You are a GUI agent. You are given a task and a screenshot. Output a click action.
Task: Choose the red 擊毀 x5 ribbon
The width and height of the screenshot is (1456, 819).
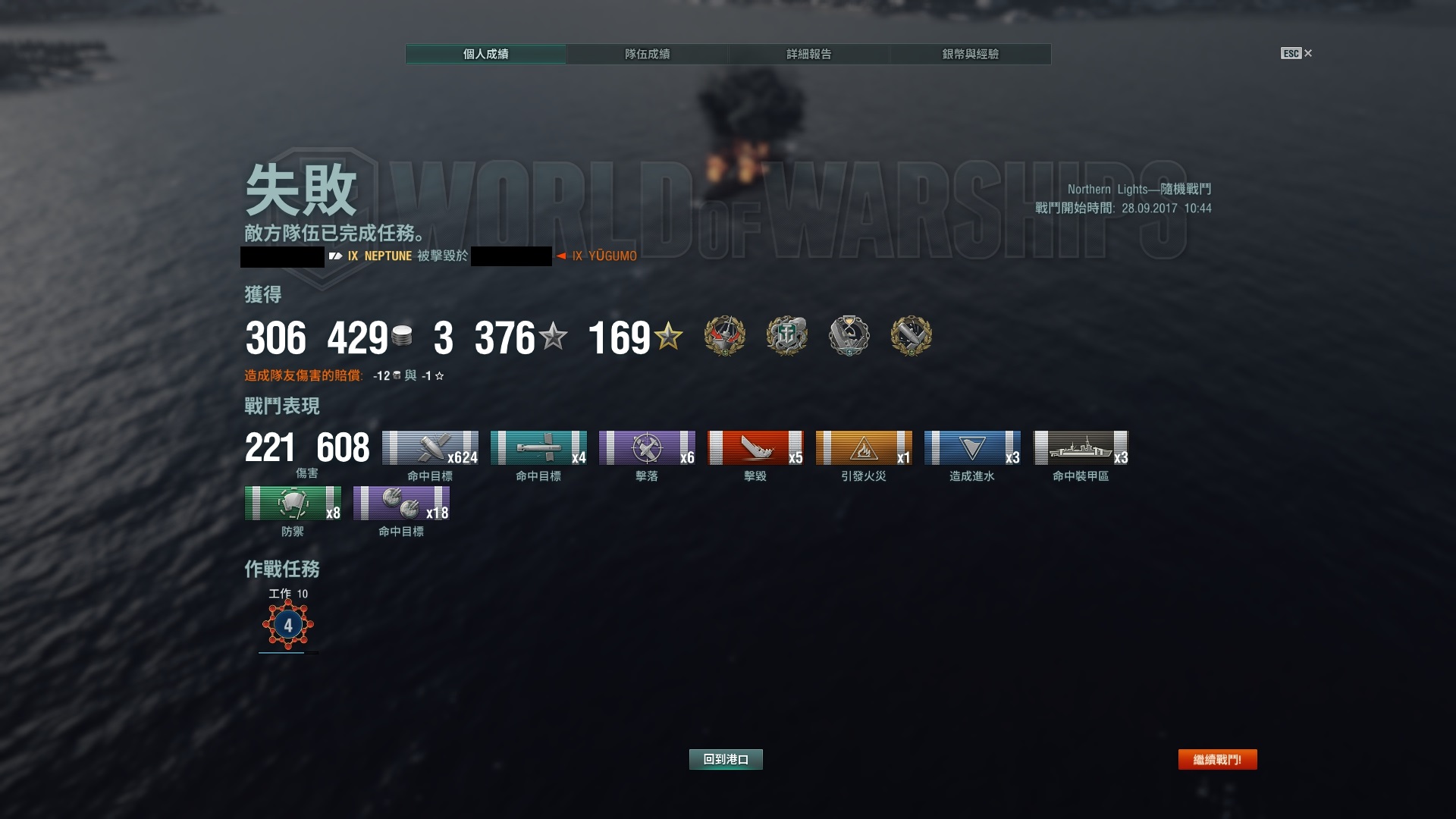(755, 447)
